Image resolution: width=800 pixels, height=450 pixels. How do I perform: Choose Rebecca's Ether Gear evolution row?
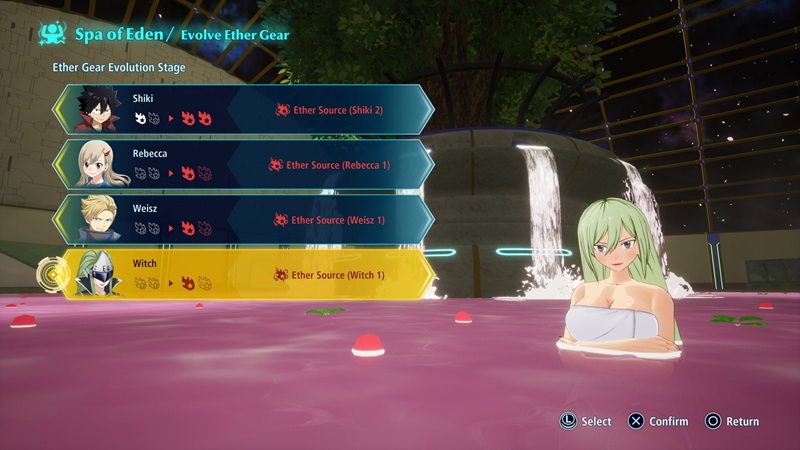(245, 164)
